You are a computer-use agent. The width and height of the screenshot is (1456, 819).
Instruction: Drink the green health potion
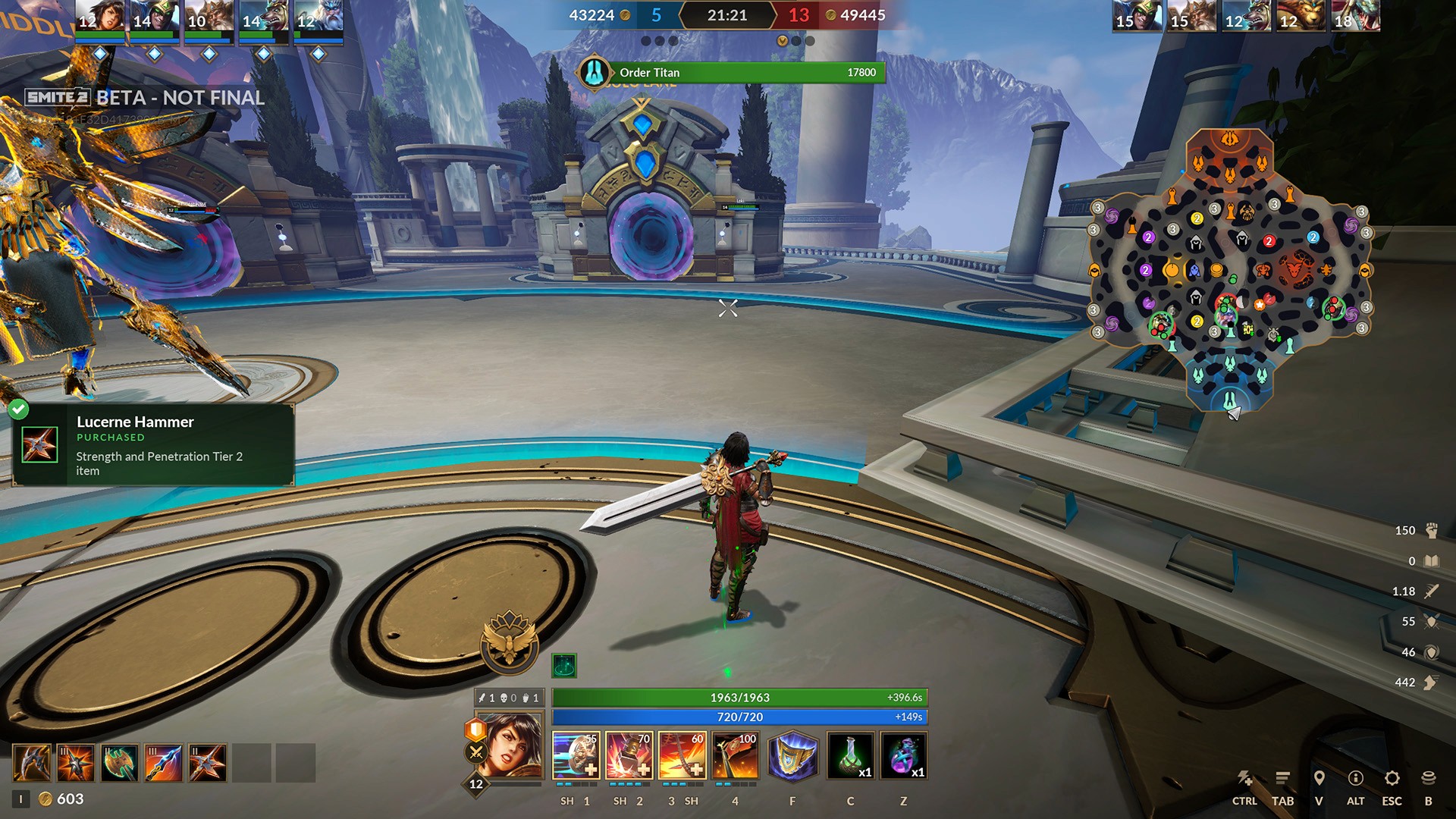point(850,755)
